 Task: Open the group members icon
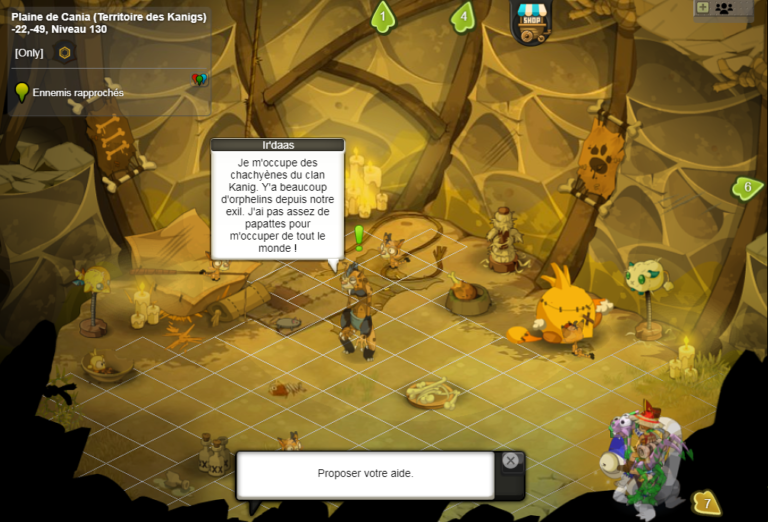click(724, 8)
